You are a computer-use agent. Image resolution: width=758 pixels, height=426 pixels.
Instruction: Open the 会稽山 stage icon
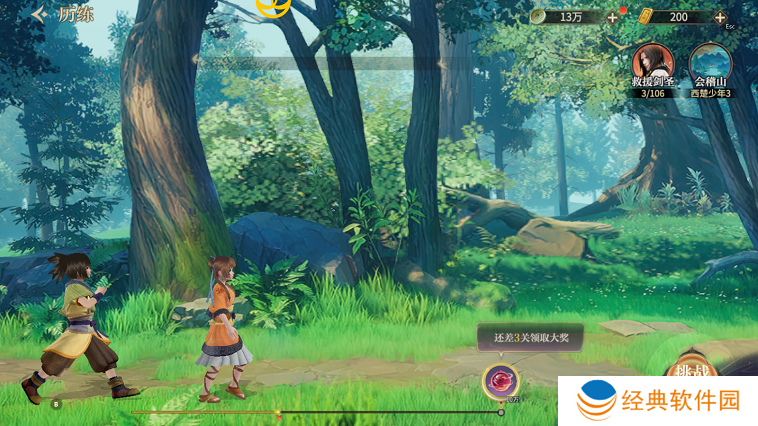(x=710, y=65)
